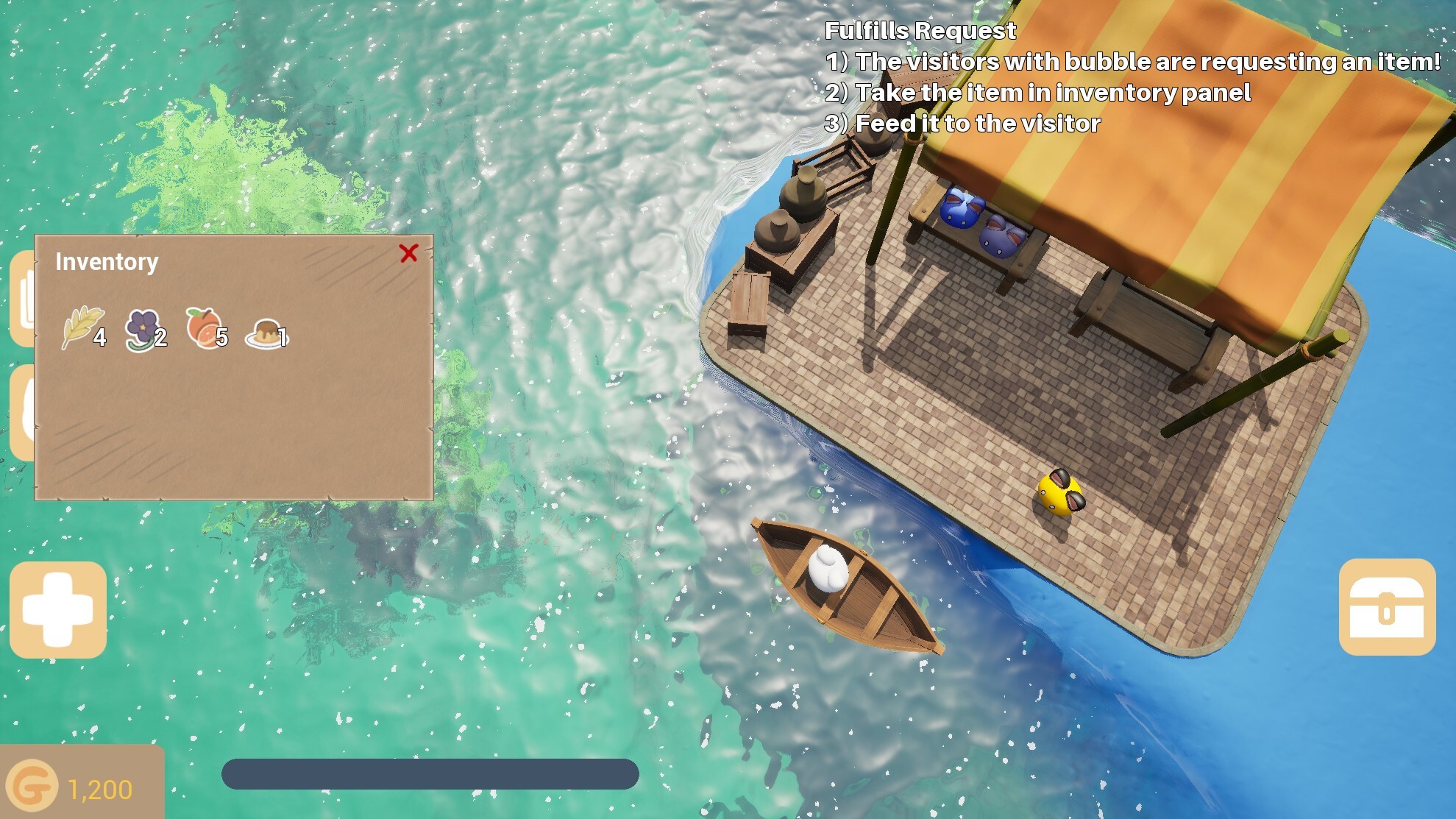Click the Inventory panel title text

coord(107,261)
